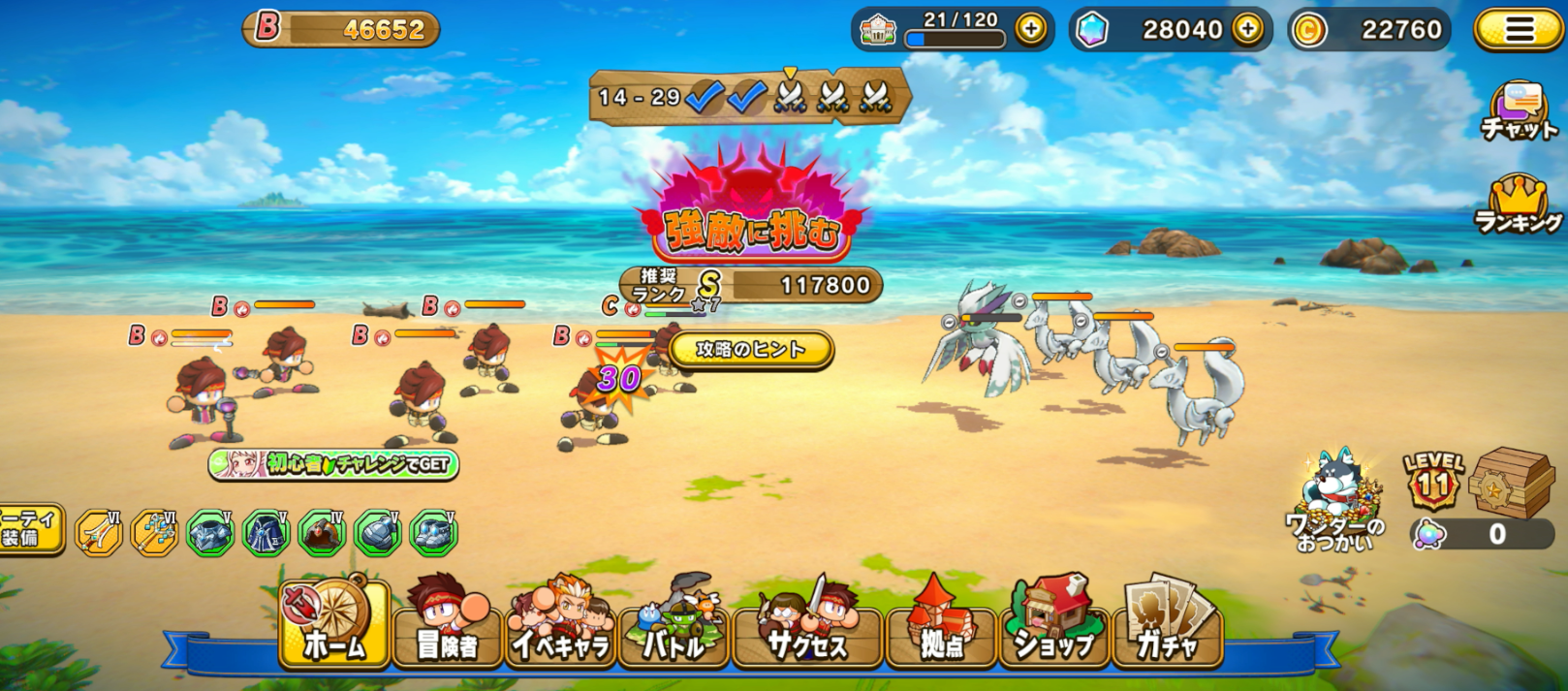Visit the ショップ (Shop) tab
Image resolution: width=1568 pixels, height=691 pixels.
(1053, 625)
